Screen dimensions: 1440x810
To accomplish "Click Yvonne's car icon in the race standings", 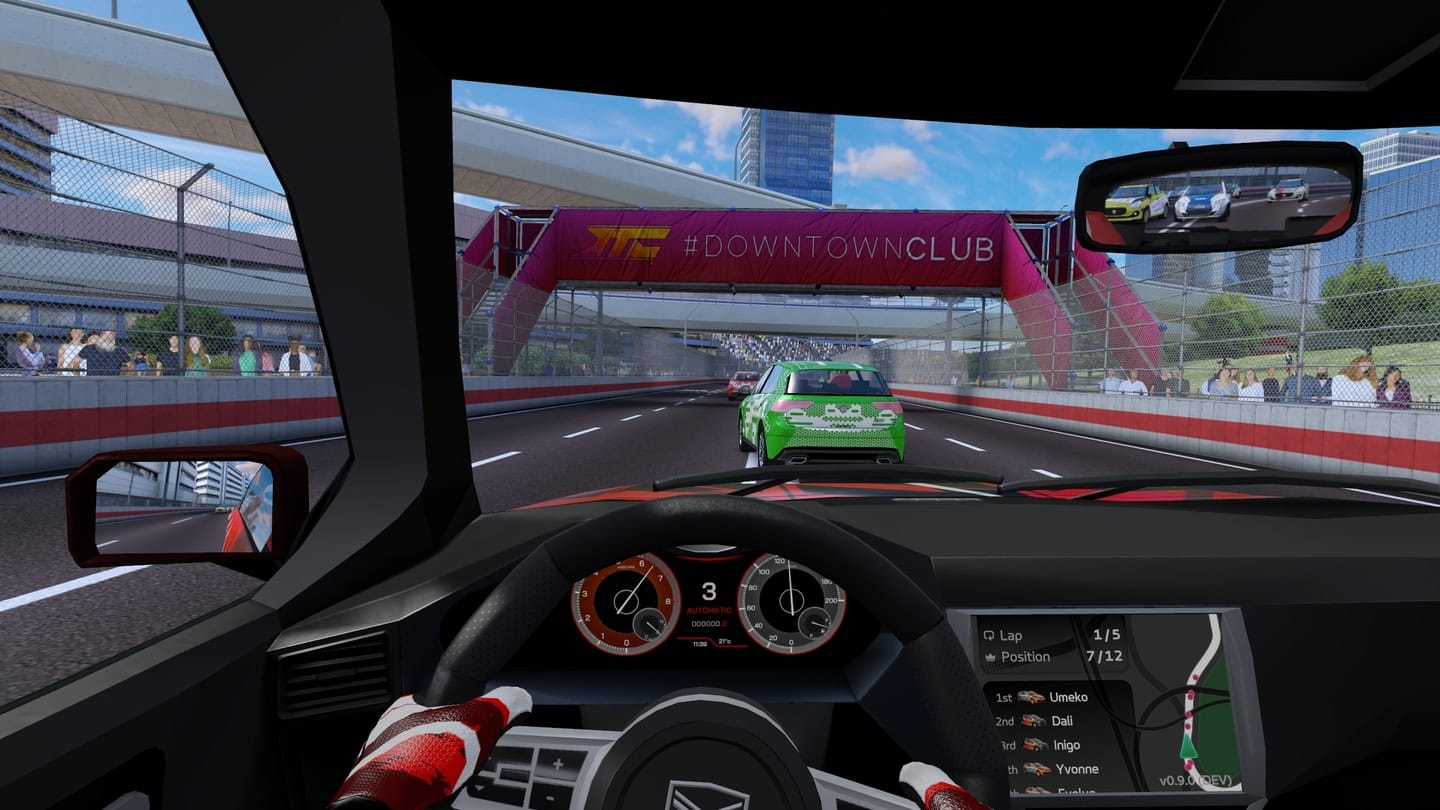I will 1038,770.
